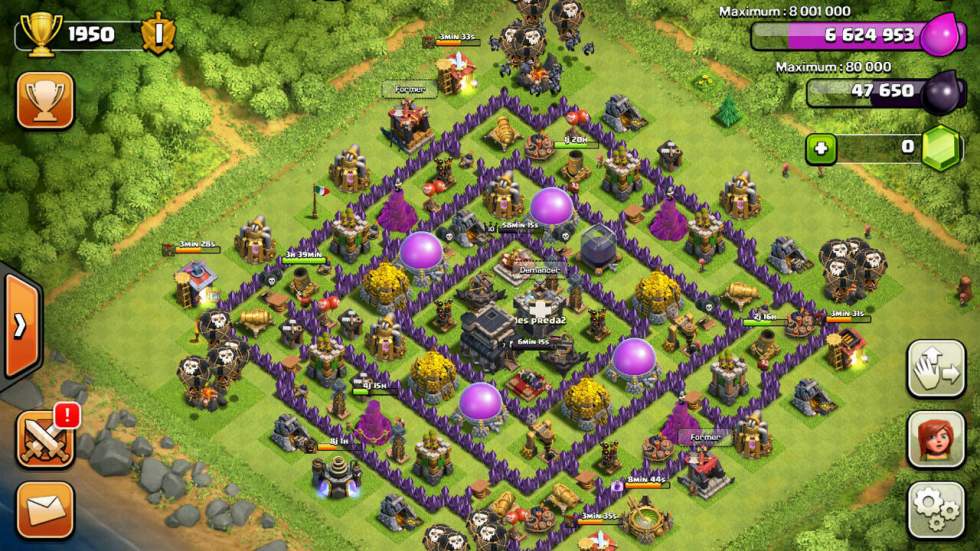Open the village layout editor button
This screenshot has width=980, height=551.
coord(936,368)
